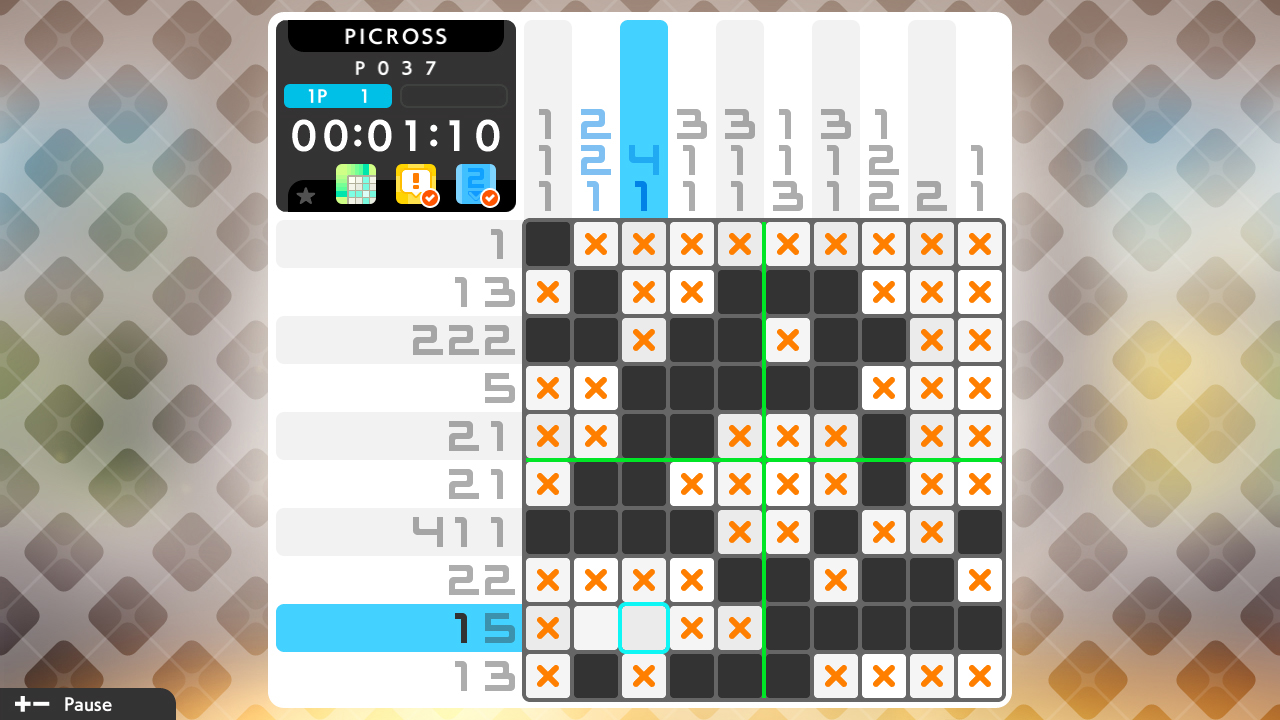Click the P037 puzzle label
Viewport: 1280px width, 720px height.
tap(397, 68)
